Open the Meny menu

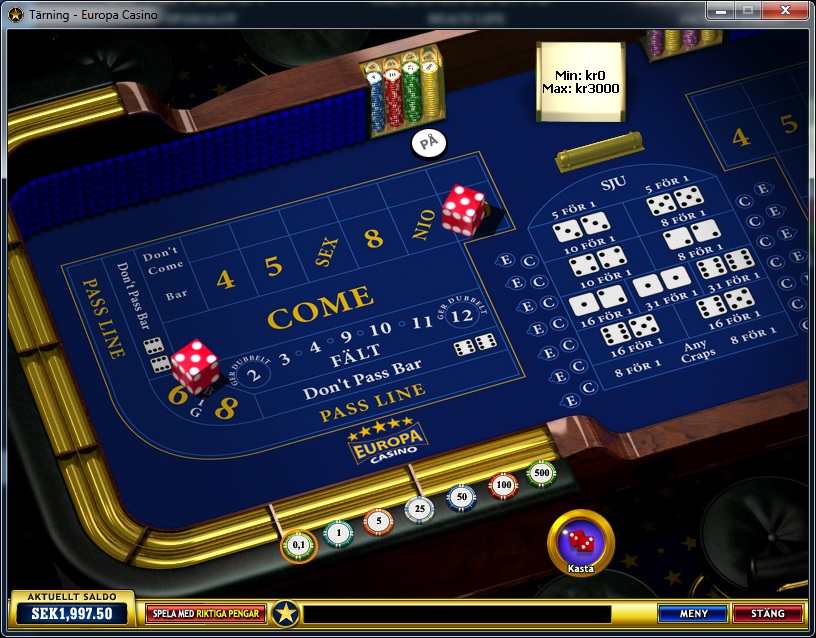pyautogui.click(x=693, y=613)
